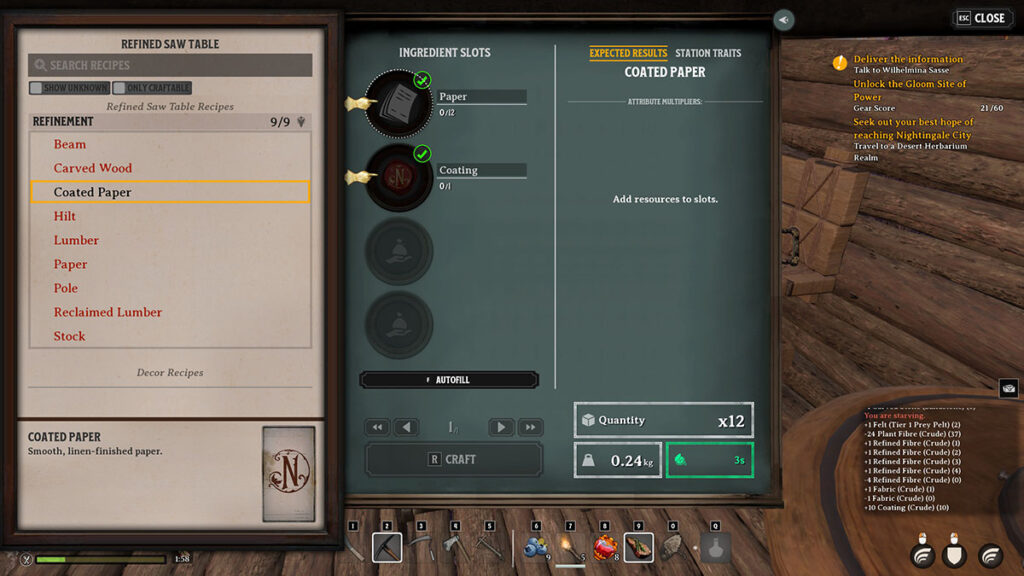
Task: Select the Pole recipe
Action: point(66,288)
